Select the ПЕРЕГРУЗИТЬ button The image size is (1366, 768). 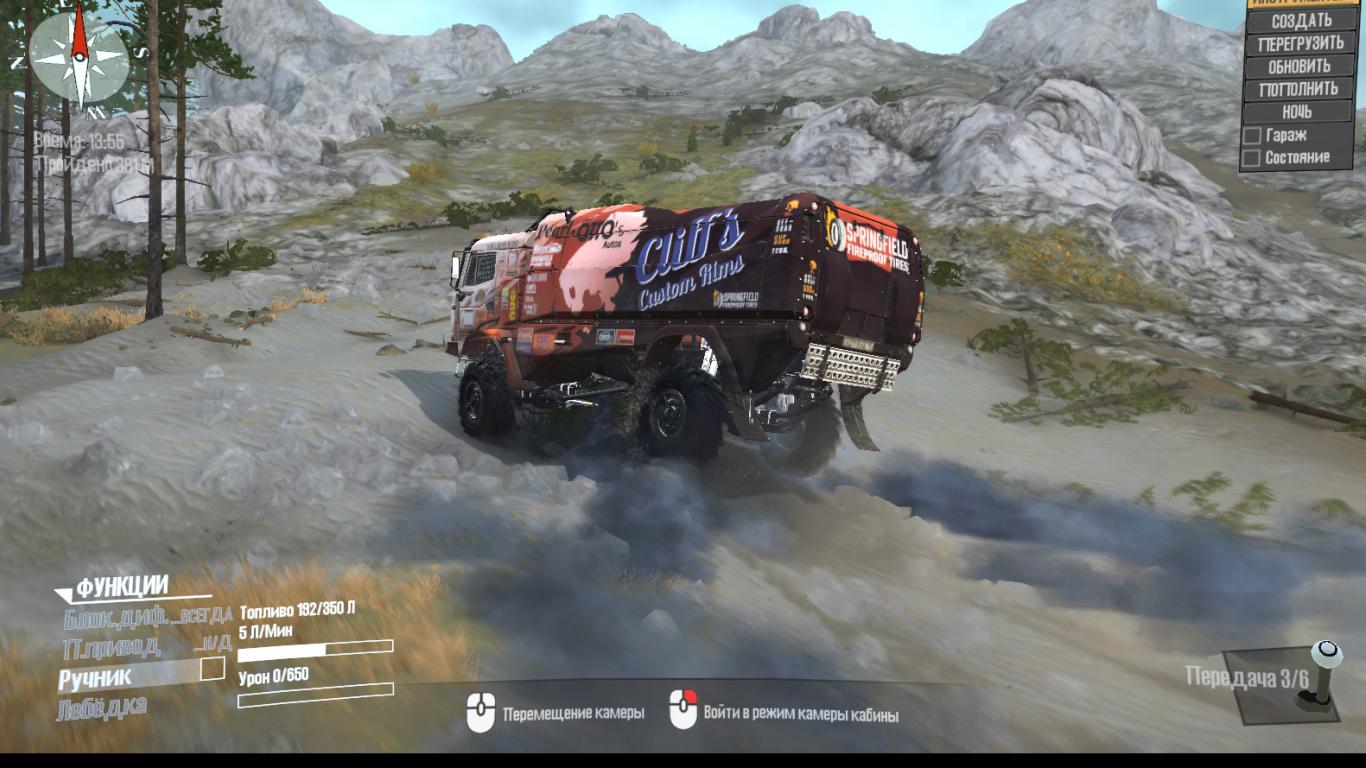[1301, 44]
